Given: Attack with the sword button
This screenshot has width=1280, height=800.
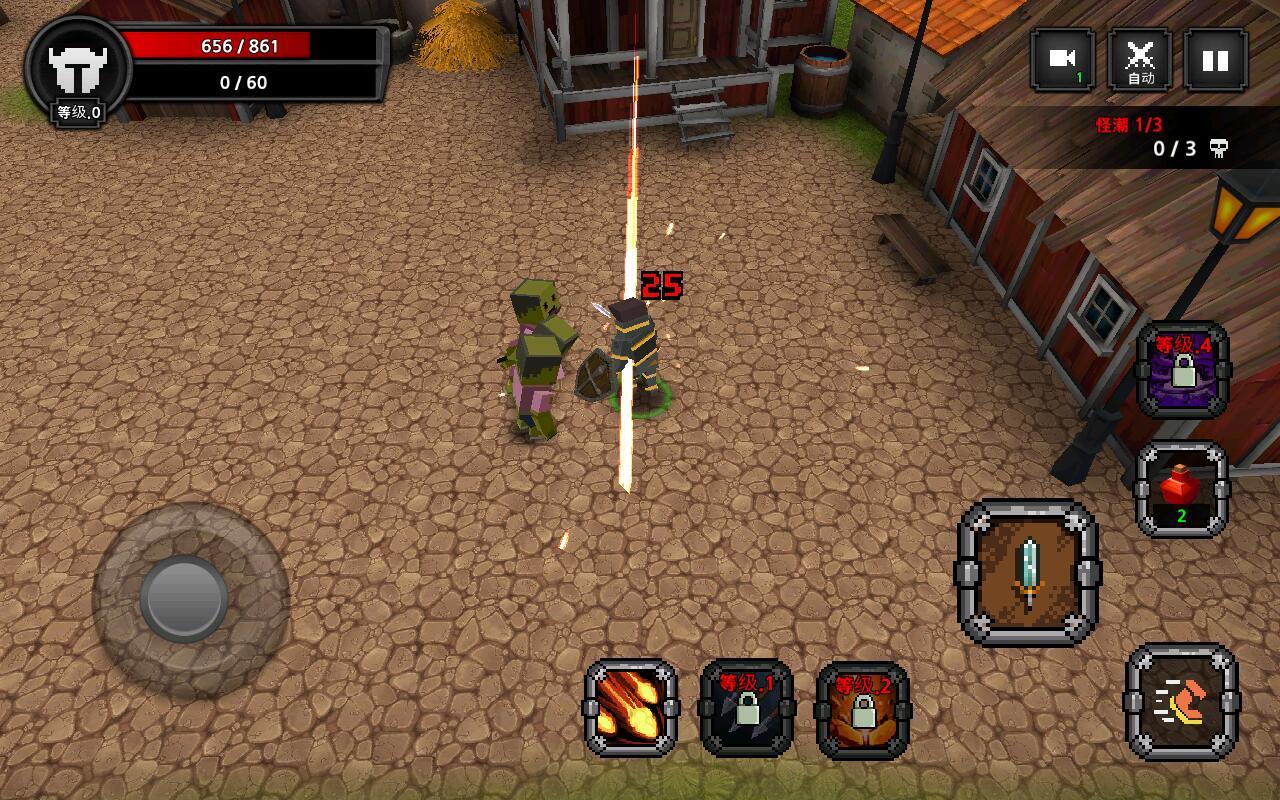Looking at the screenshot, I should pyautogui.click(x=1029, y=573).
